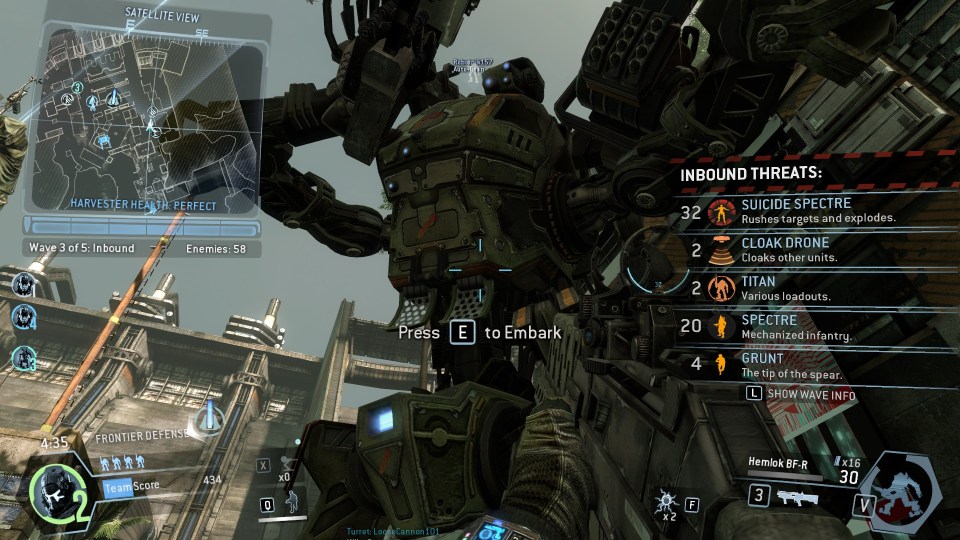960x540 pixels.
Task: Select the Cloak Drone threat entry
Action: (800, 249)
